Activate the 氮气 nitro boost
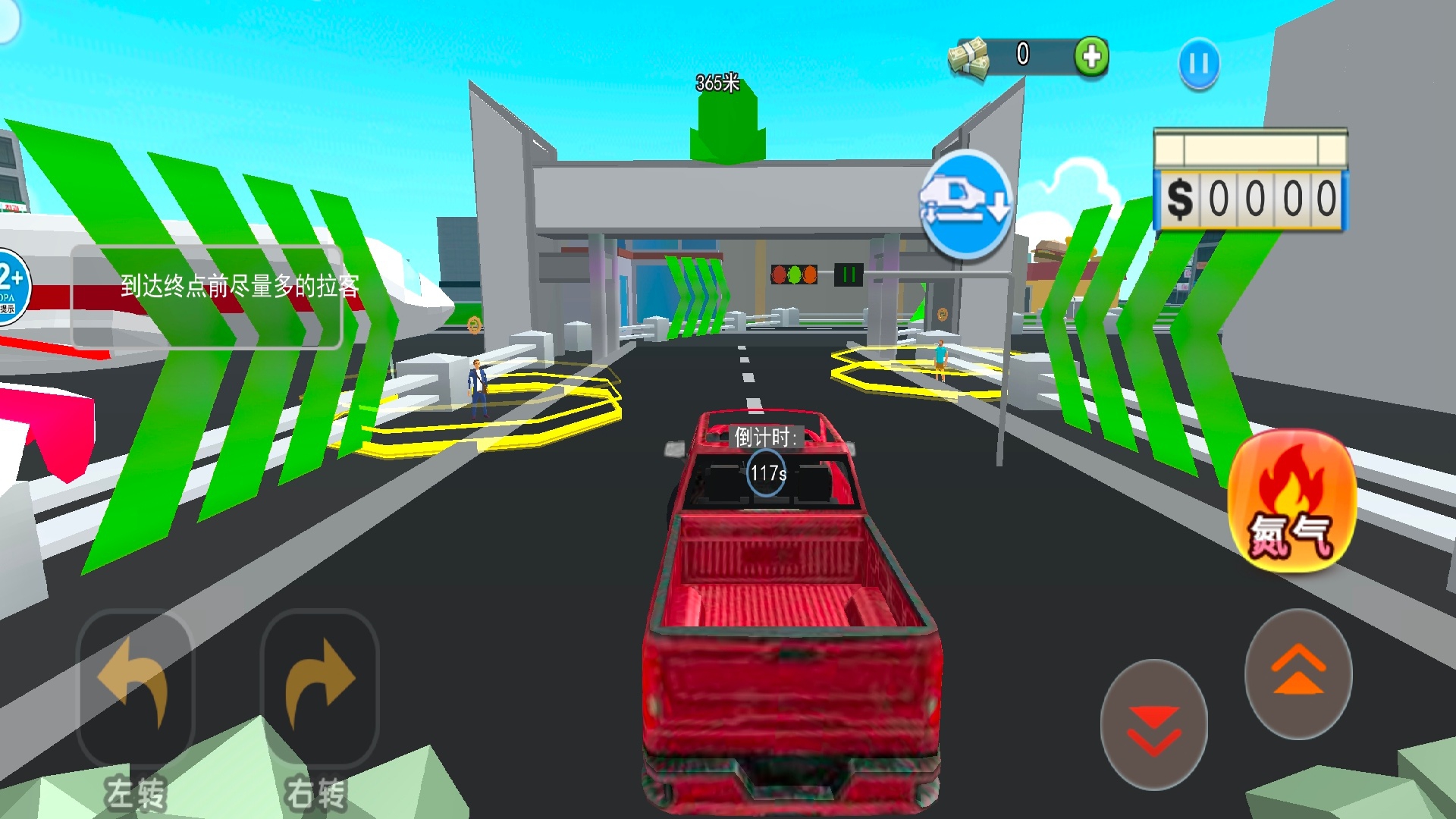The width and height of the screenshot is (1456, 819). pyautogui.click(x=1291, y=502)
